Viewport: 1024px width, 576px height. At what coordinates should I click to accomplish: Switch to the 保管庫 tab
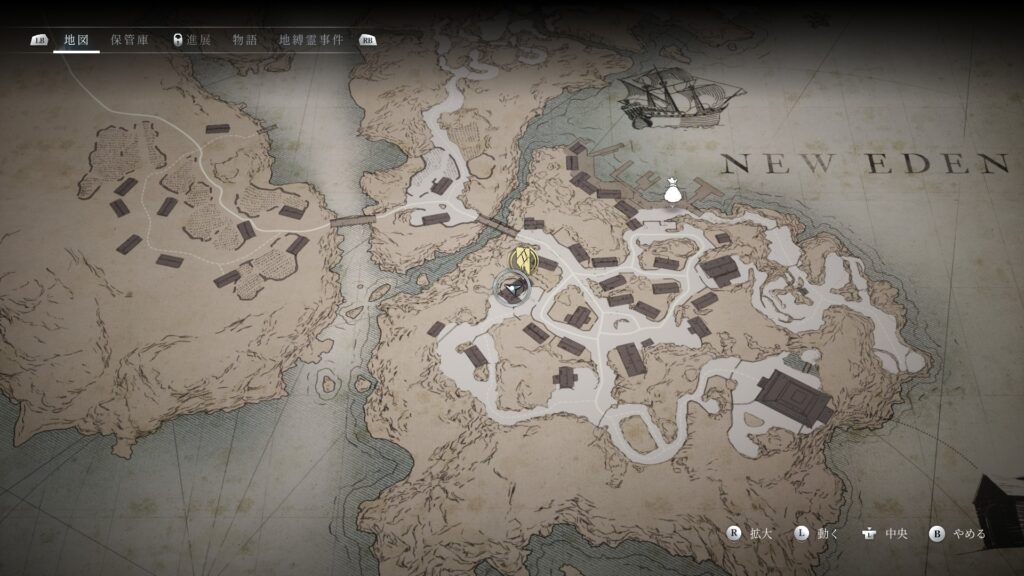coord(130,40)
